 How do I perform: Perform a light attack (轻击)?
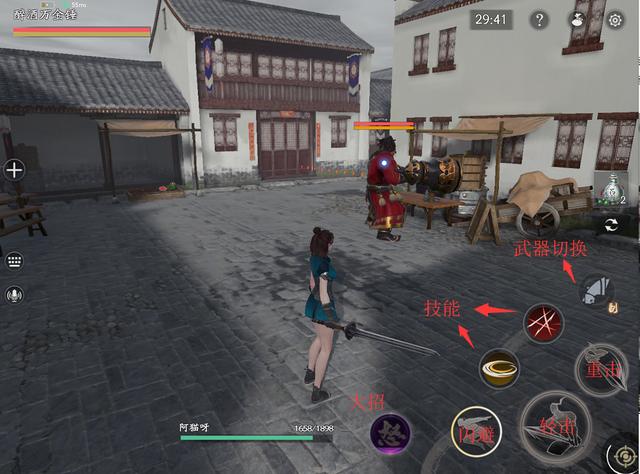point(555,427)
